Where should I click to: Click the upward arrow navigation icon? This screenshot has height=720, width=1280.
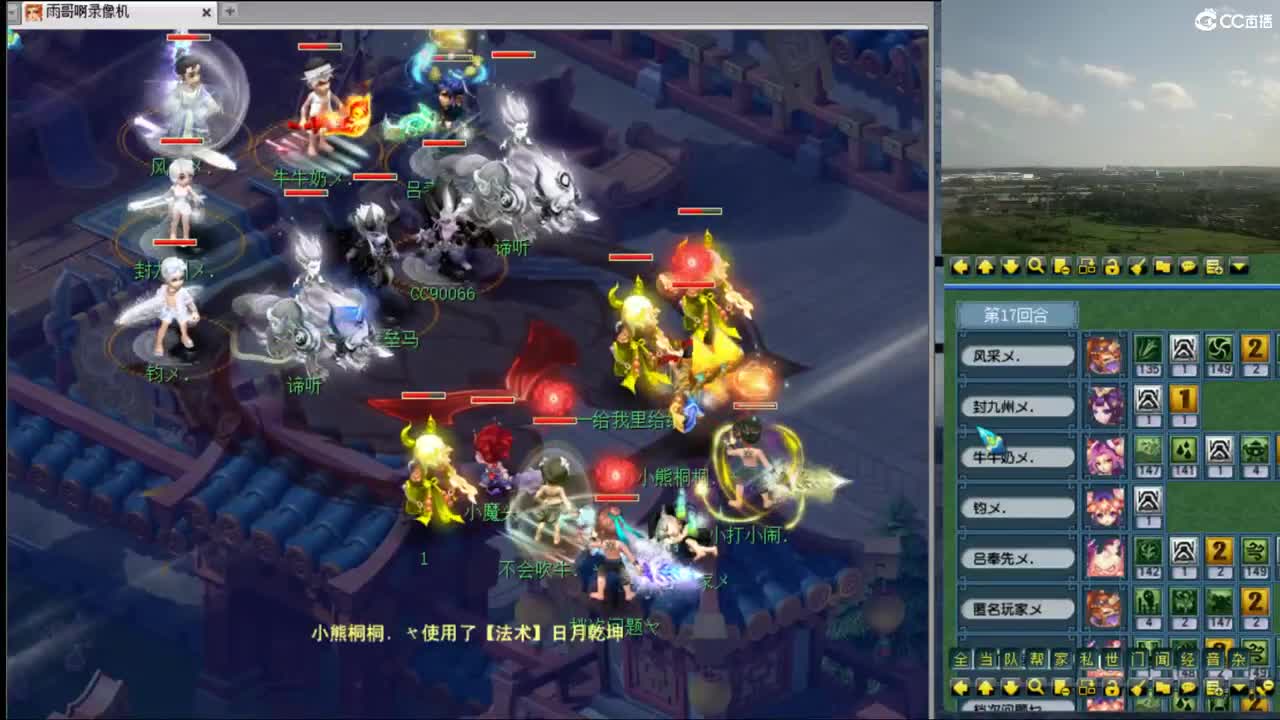coord(984,267)
